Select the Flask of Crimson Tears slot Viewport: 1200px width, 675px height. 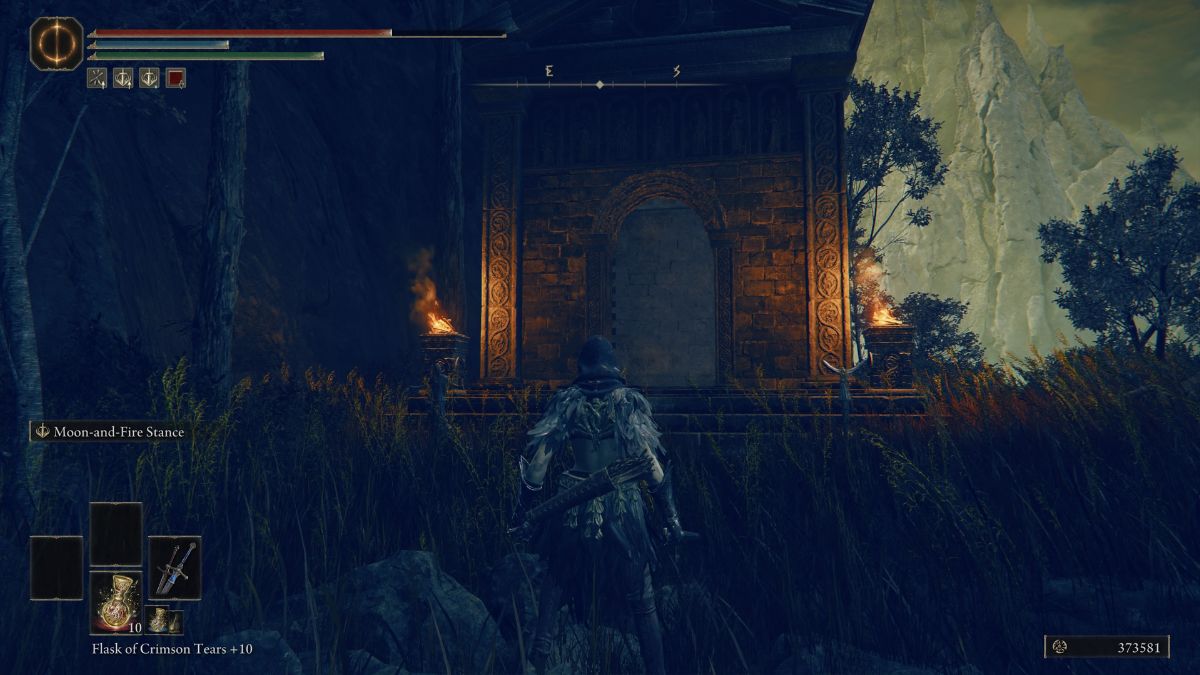pyautogui.click(x=116, y=603)
